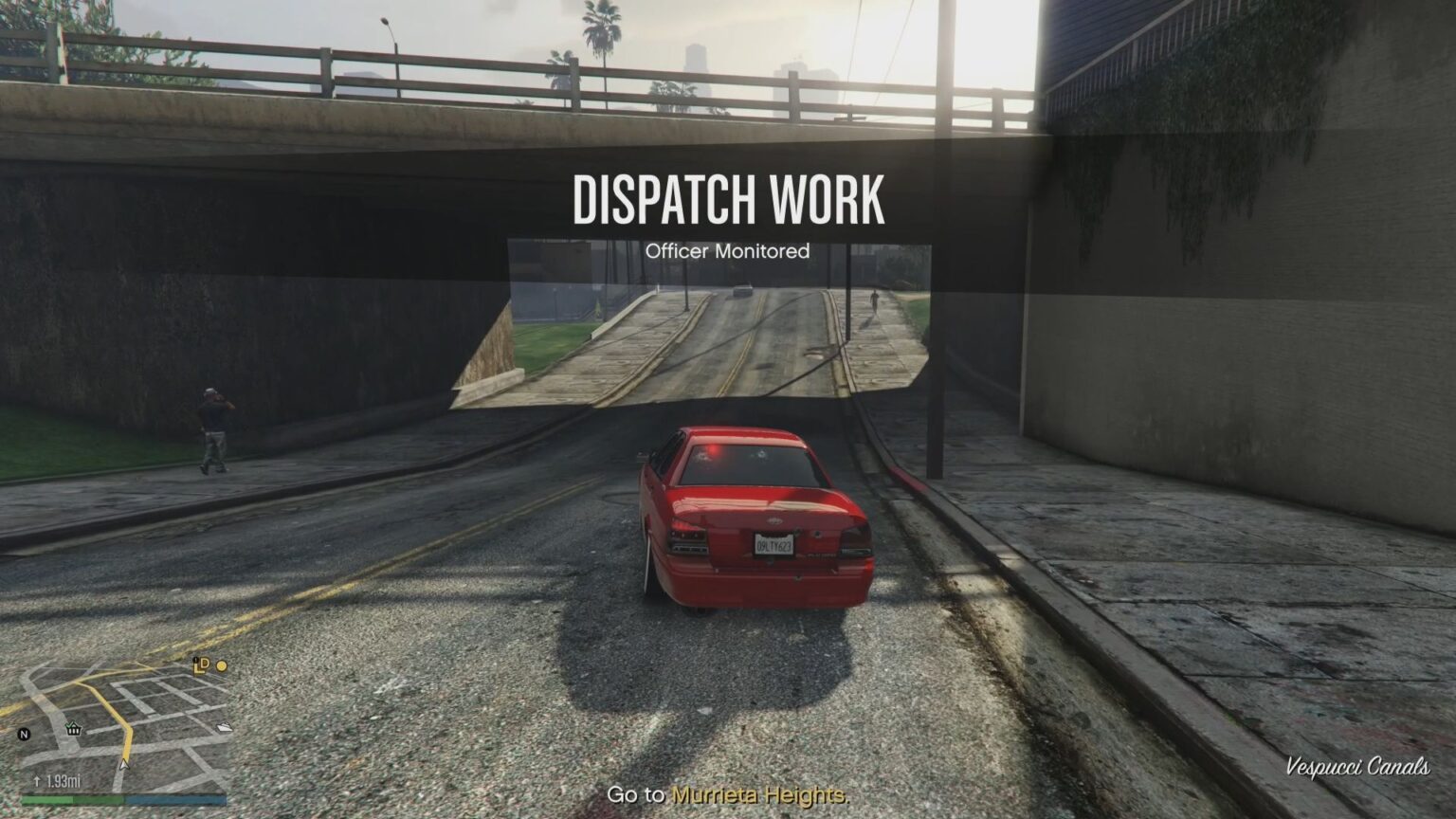The width and height of the screenshot is (1456, 819).
Task: Click the N compass indicator on the minimap
Action: coord(24,734)
